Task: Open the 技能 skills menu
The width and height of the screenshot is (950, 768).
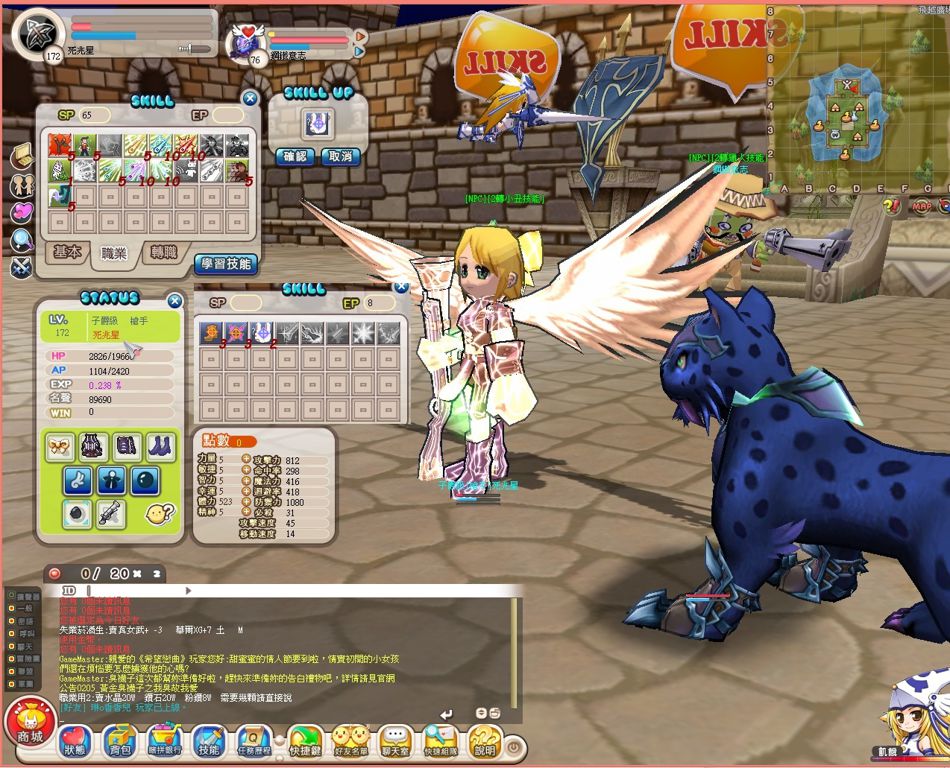Action: 209,742
